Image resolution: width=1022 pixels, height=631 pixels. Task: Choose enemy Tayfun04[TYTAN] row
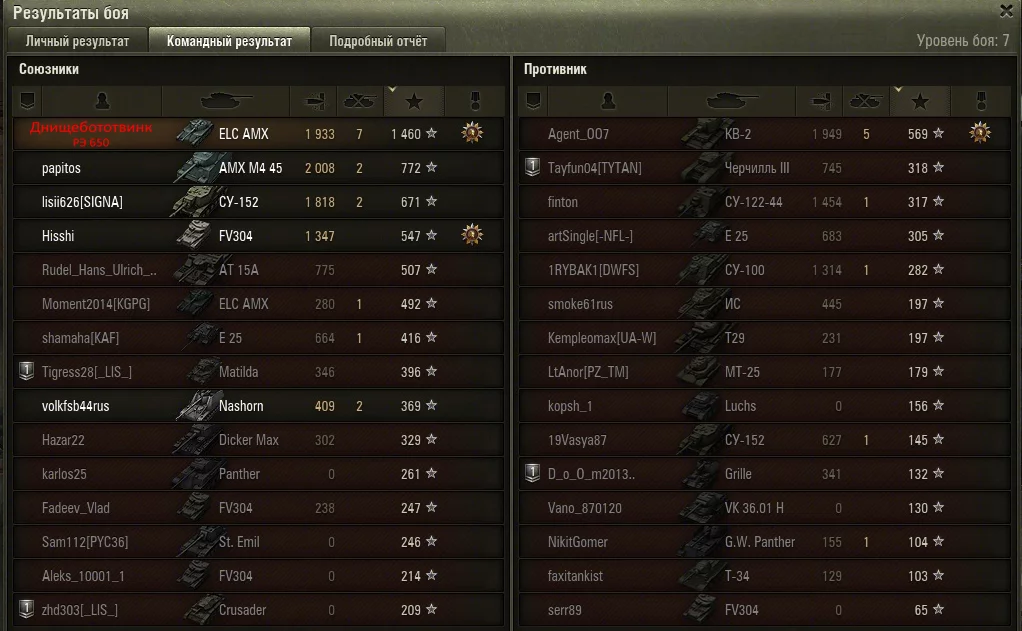point(594,168)
